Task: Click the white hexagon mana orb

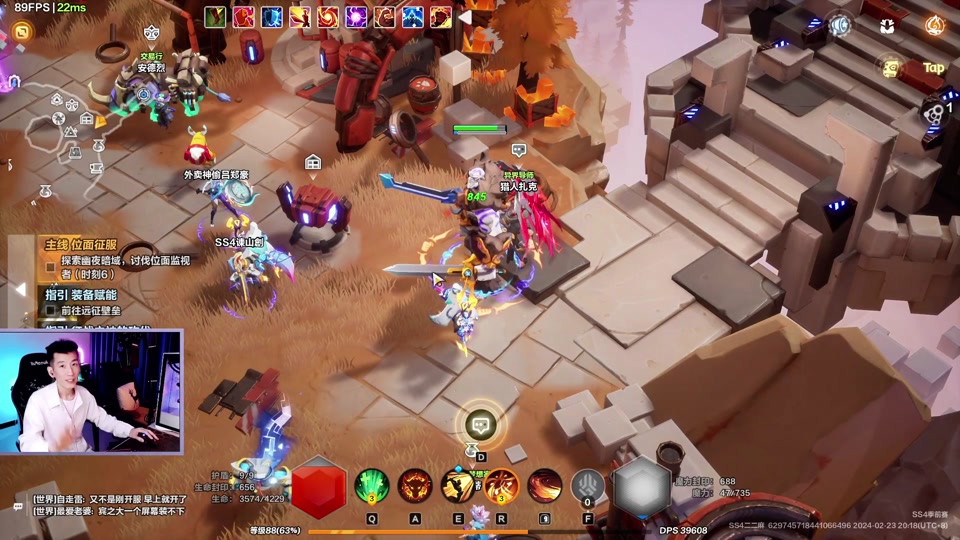Action: coord(641,487)
